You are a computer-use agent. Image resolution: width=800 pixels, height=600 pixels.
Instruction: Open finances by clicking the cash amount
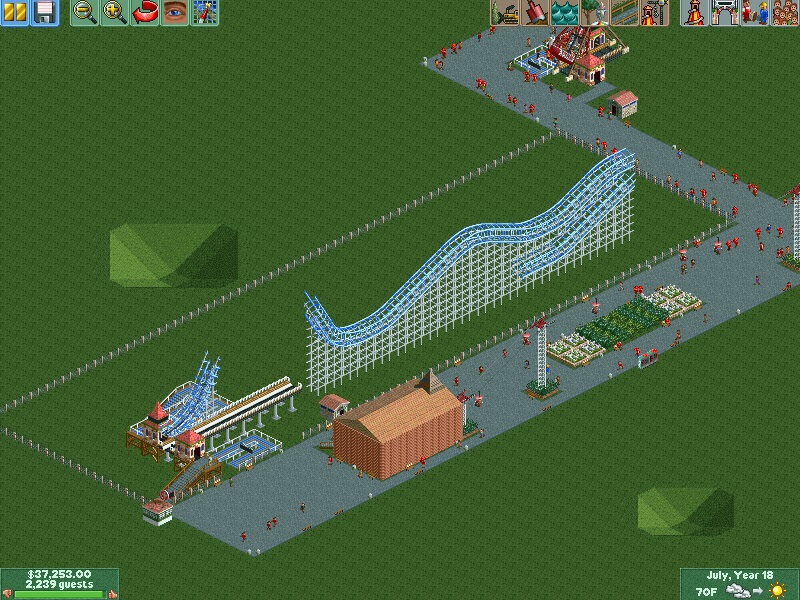59,574
